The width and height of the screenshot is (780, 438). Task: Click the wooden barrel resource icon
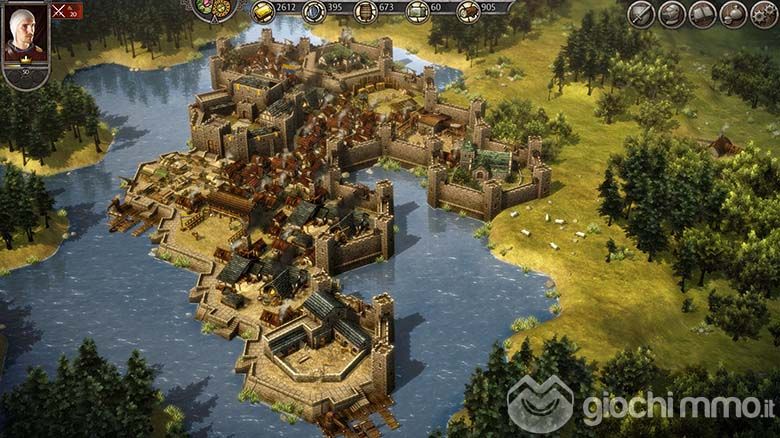click(365, 11)
